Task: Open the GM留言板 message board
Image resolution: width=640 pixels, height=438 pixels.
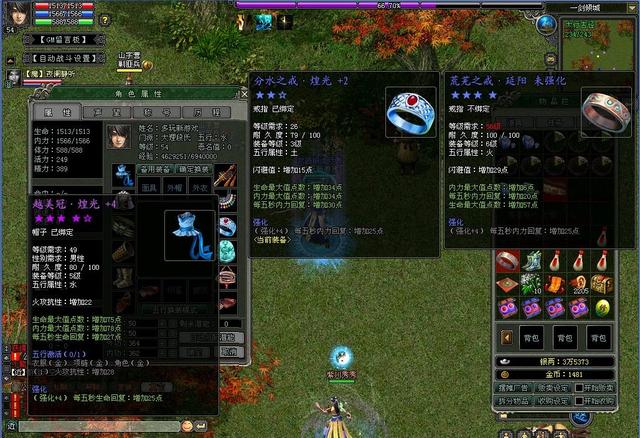Action: [66, 39]
